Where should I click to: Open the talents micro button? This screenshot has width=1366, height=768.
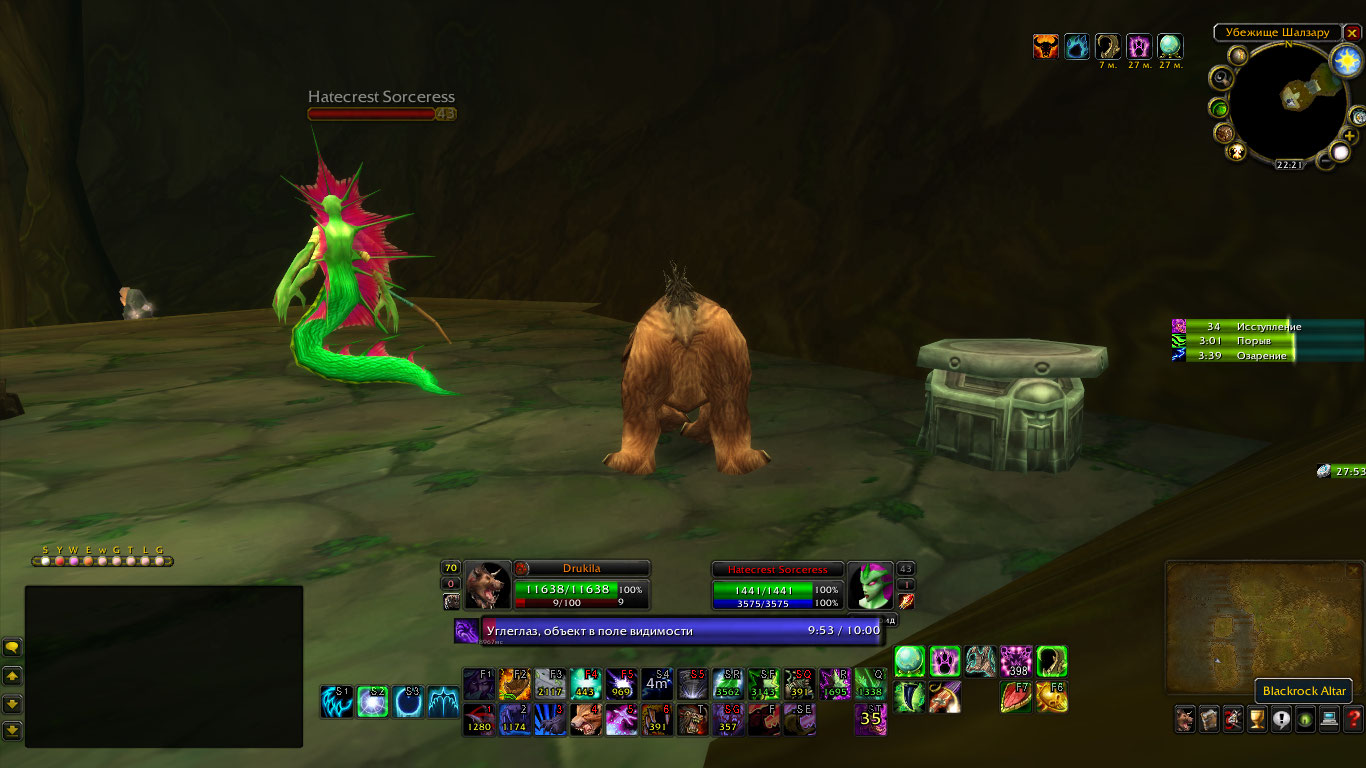pos(1233,718)
